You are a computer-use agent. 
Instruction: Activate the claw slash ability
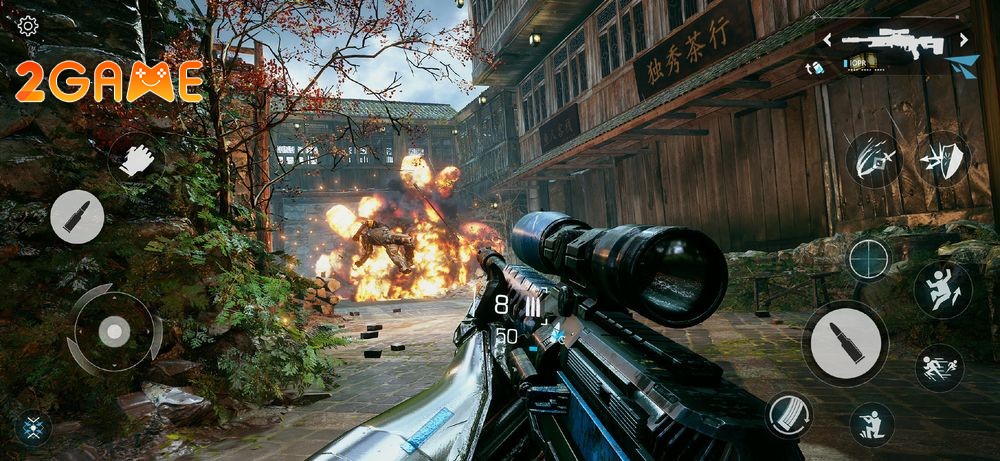pyautogui.click(x=873, y=160)
